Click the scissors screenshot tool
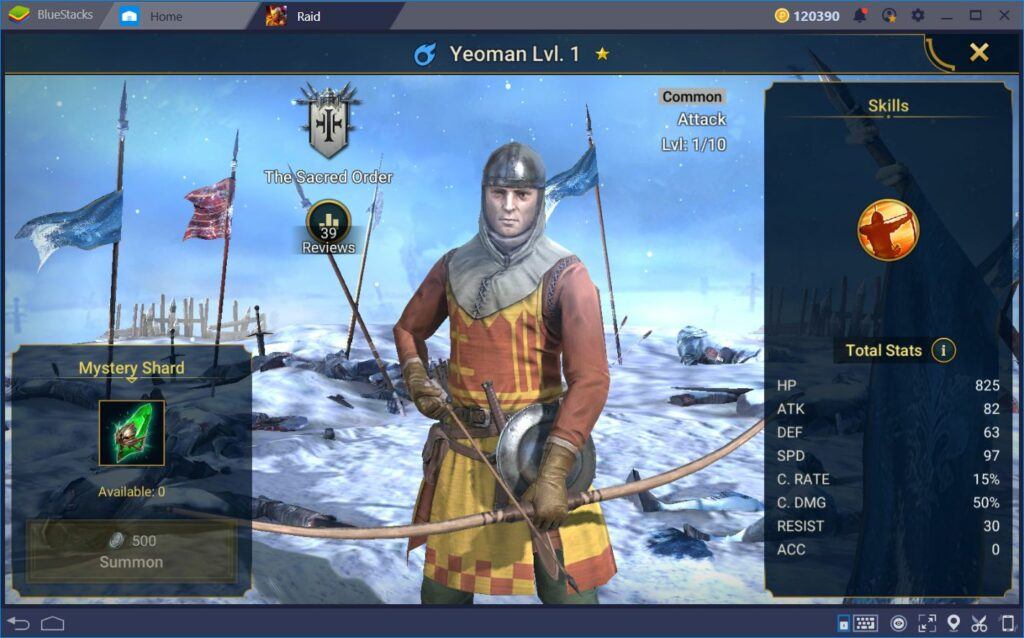 tap(980, 624)
